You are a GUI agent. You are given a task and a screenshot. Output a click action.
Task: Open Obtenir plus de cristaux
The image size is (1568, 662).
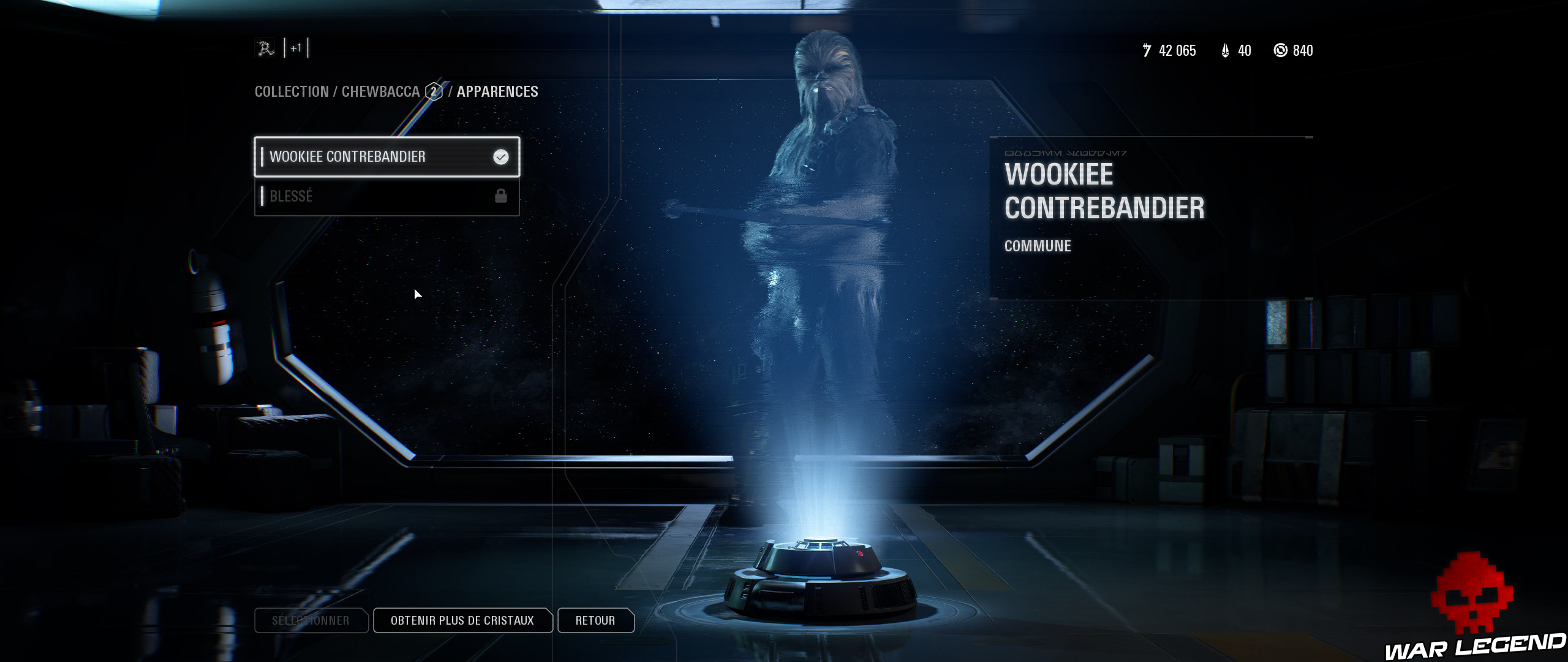pyautogui.click(x=462, y=620)
